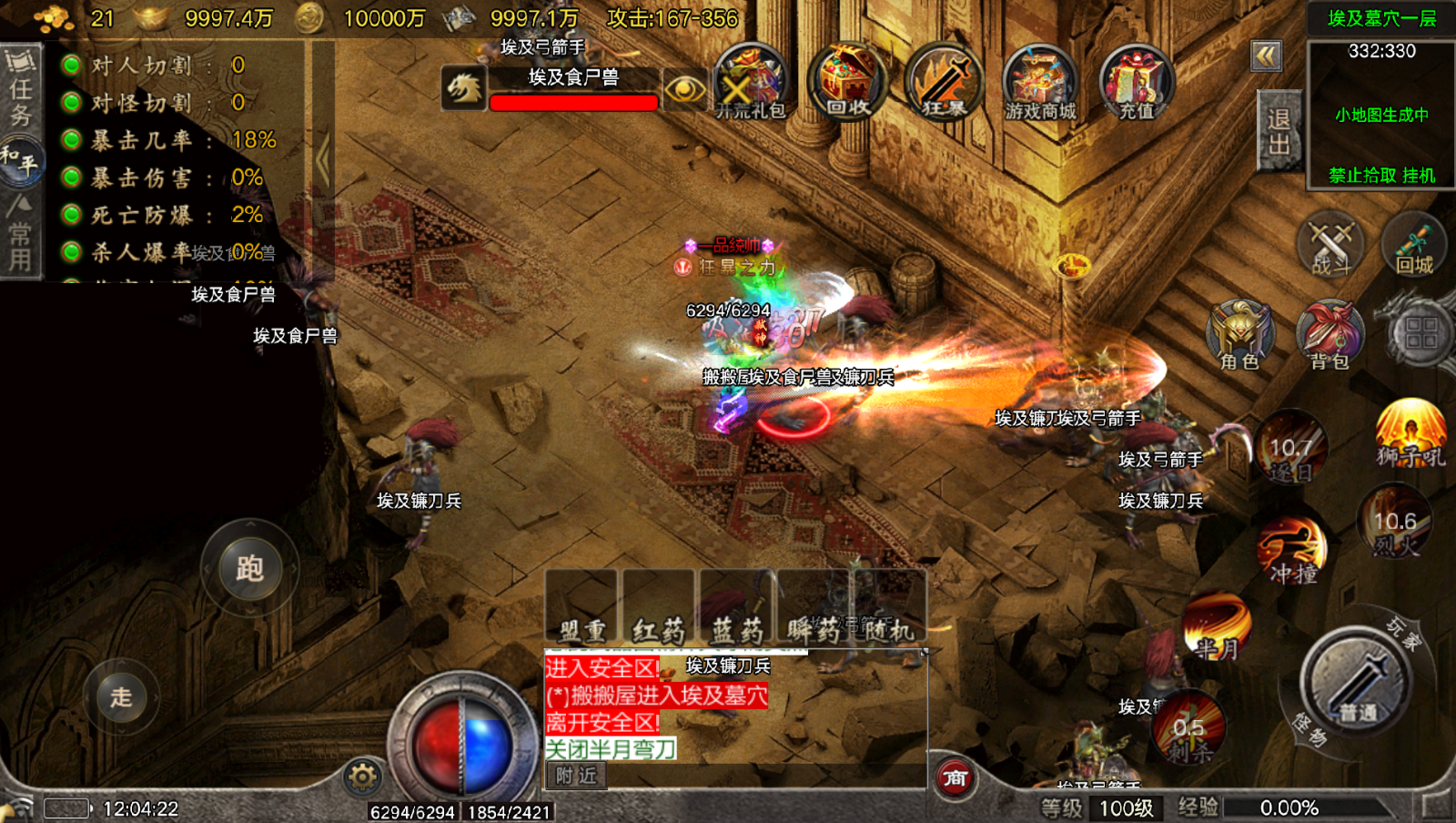Use the 冲撞 charge skill

tap(1292, 550)
